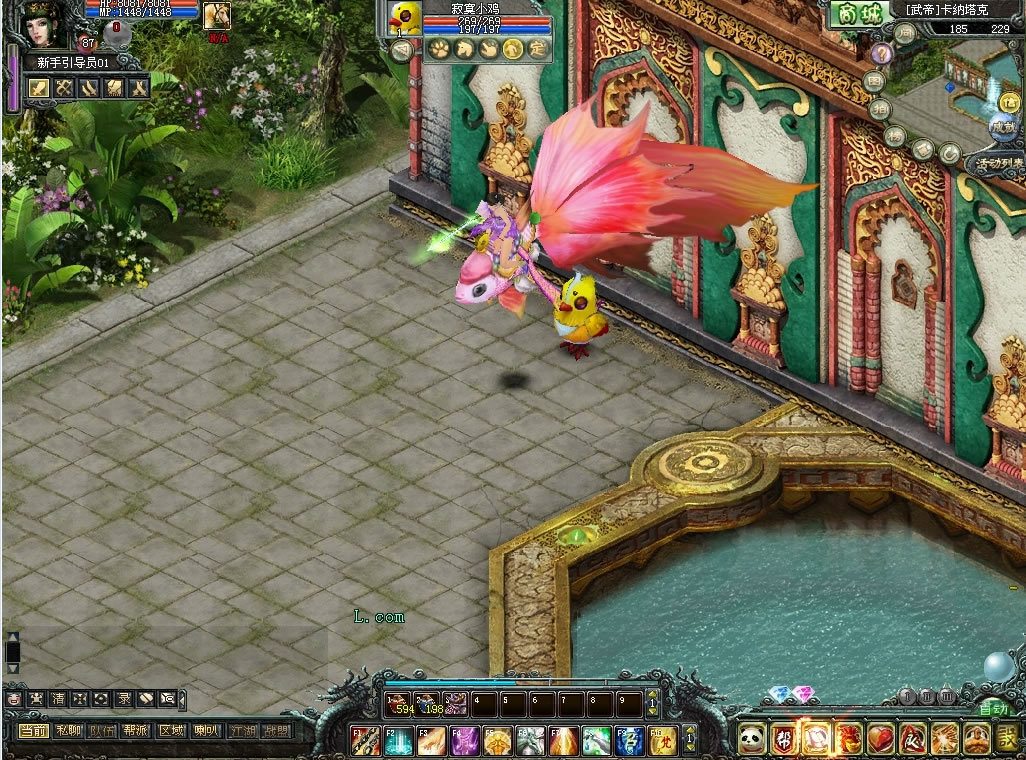
Task: Click the pet paw command icon
Action: point(437,49)
